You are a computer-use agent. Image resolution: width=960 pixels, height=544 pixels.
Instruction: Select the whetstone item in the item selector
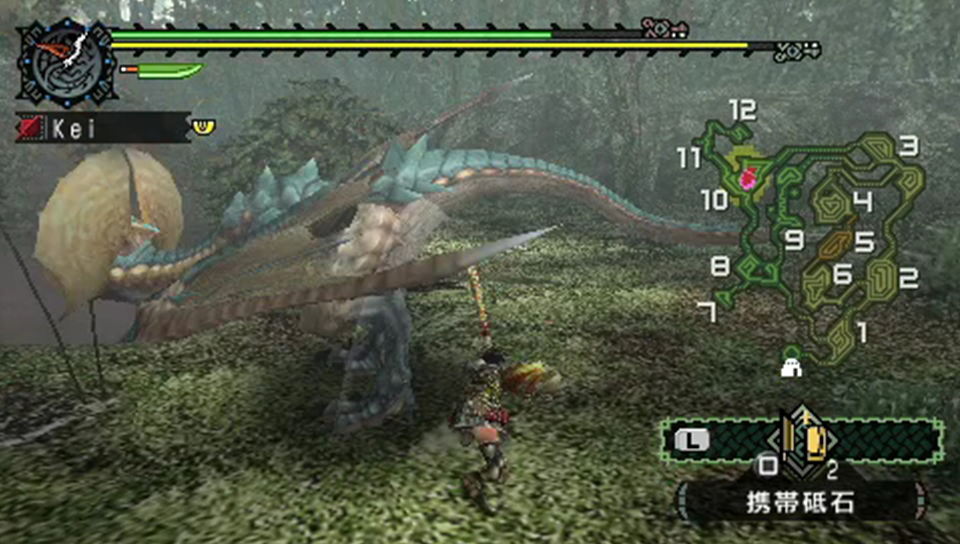pos(801,438)
